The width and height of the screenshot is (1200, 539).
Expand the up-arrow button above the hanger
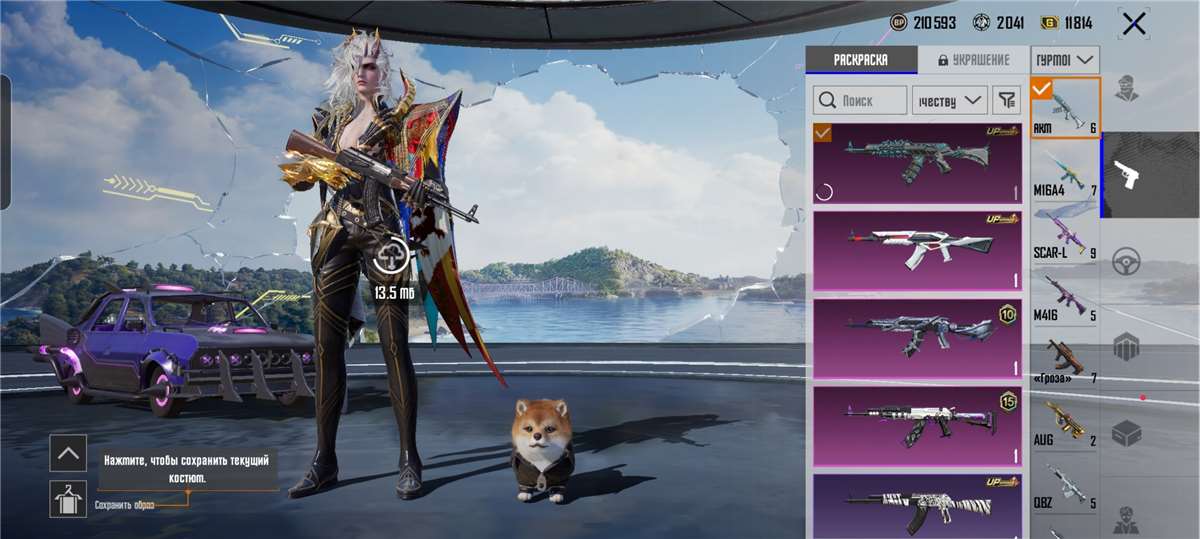coord(68,453)
